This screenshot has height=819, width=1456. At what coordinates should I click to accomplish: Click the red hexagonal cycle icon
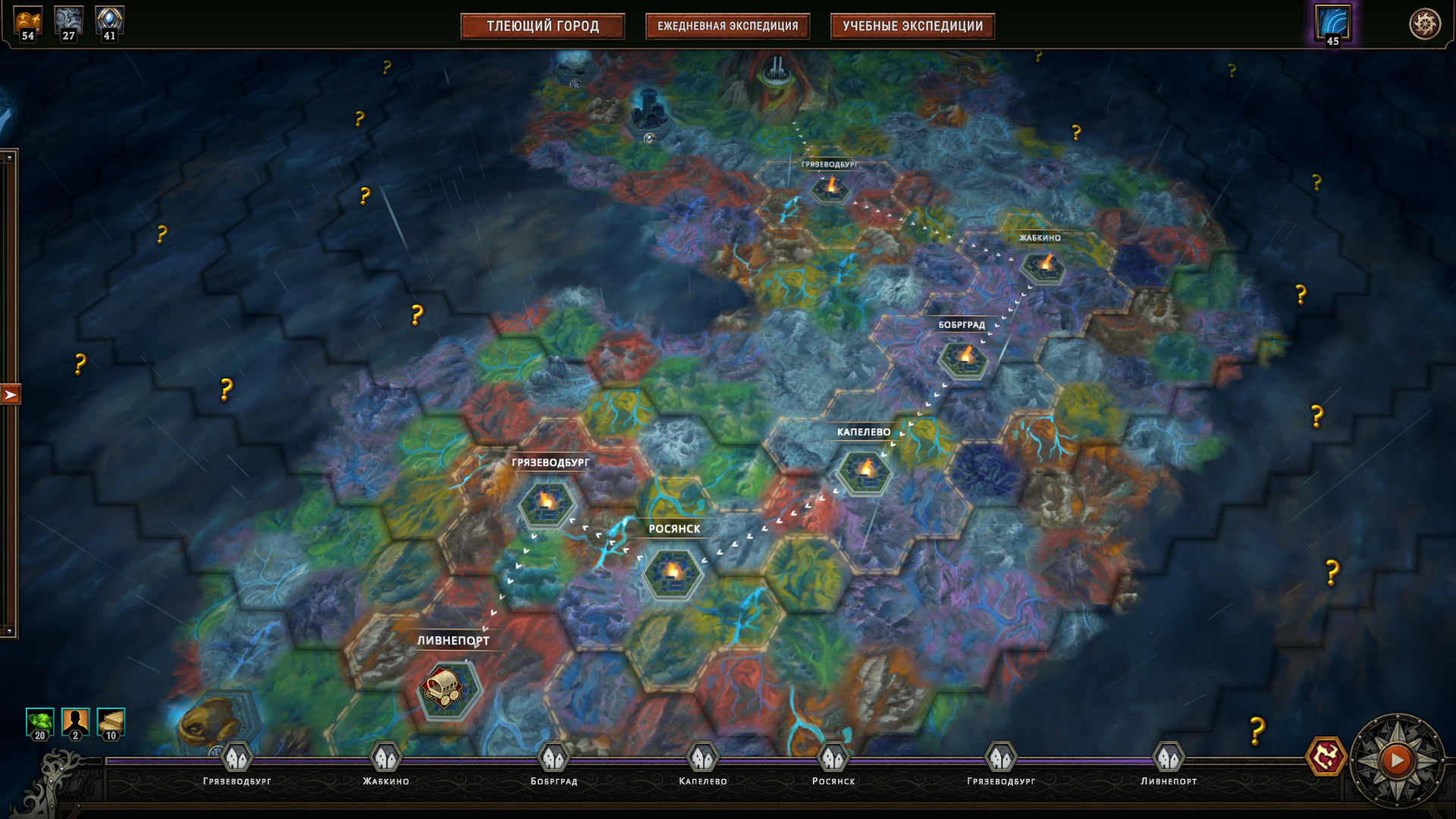pyautogui.click(x=1326, y=757)
